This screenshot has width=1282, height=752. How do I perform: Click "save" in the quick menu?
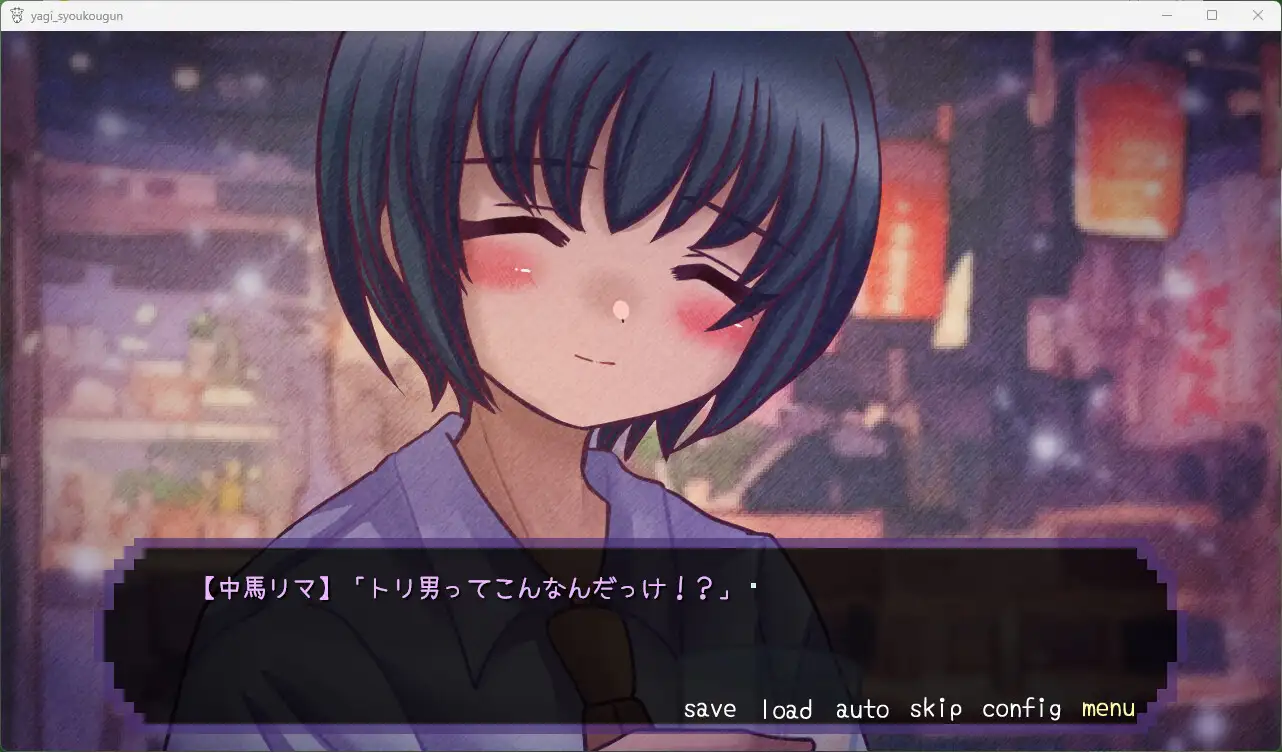(x=709, y=708)
